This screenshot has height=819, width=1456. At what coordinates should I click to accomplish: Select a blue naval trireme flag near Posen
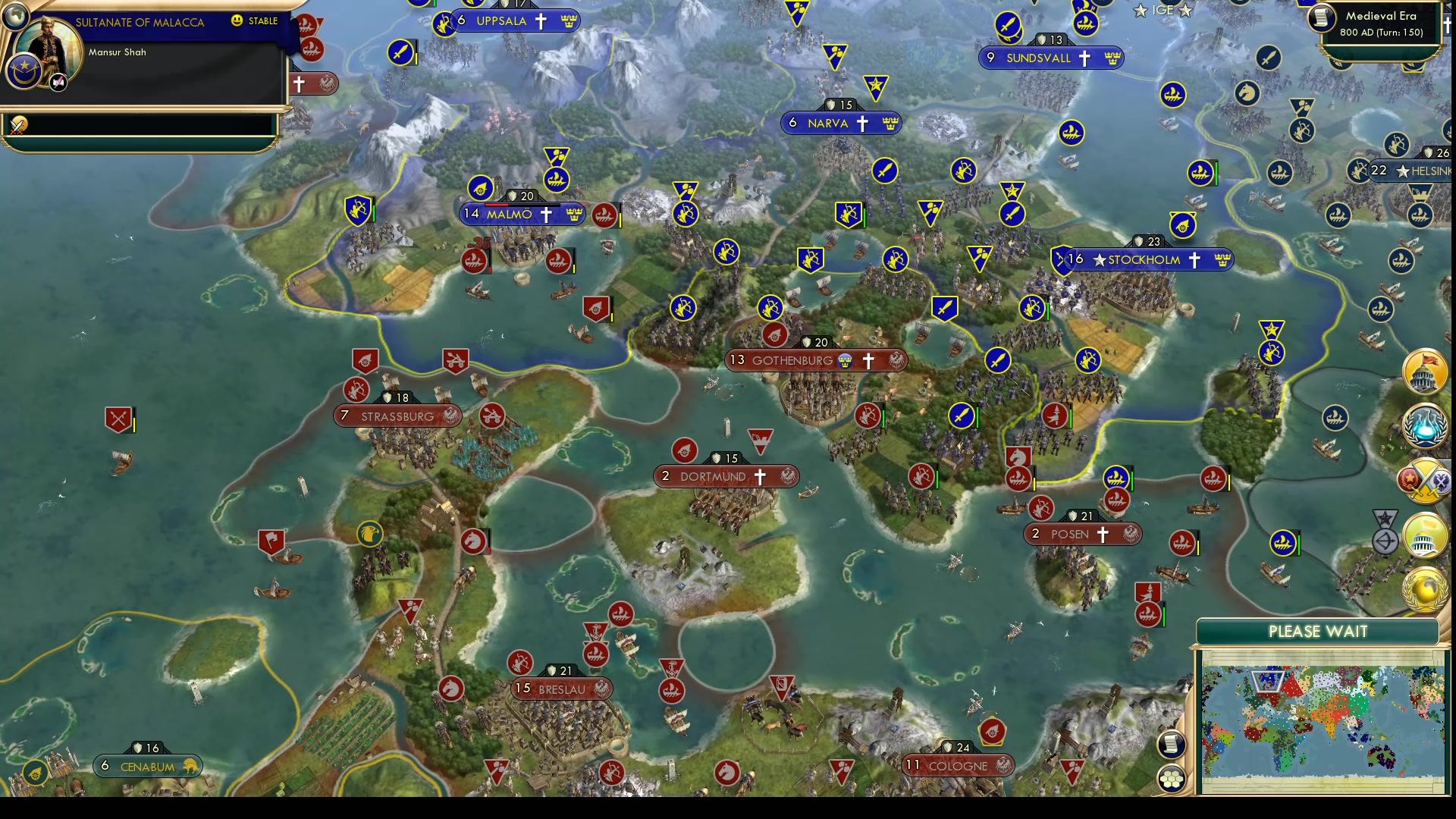1115,478
